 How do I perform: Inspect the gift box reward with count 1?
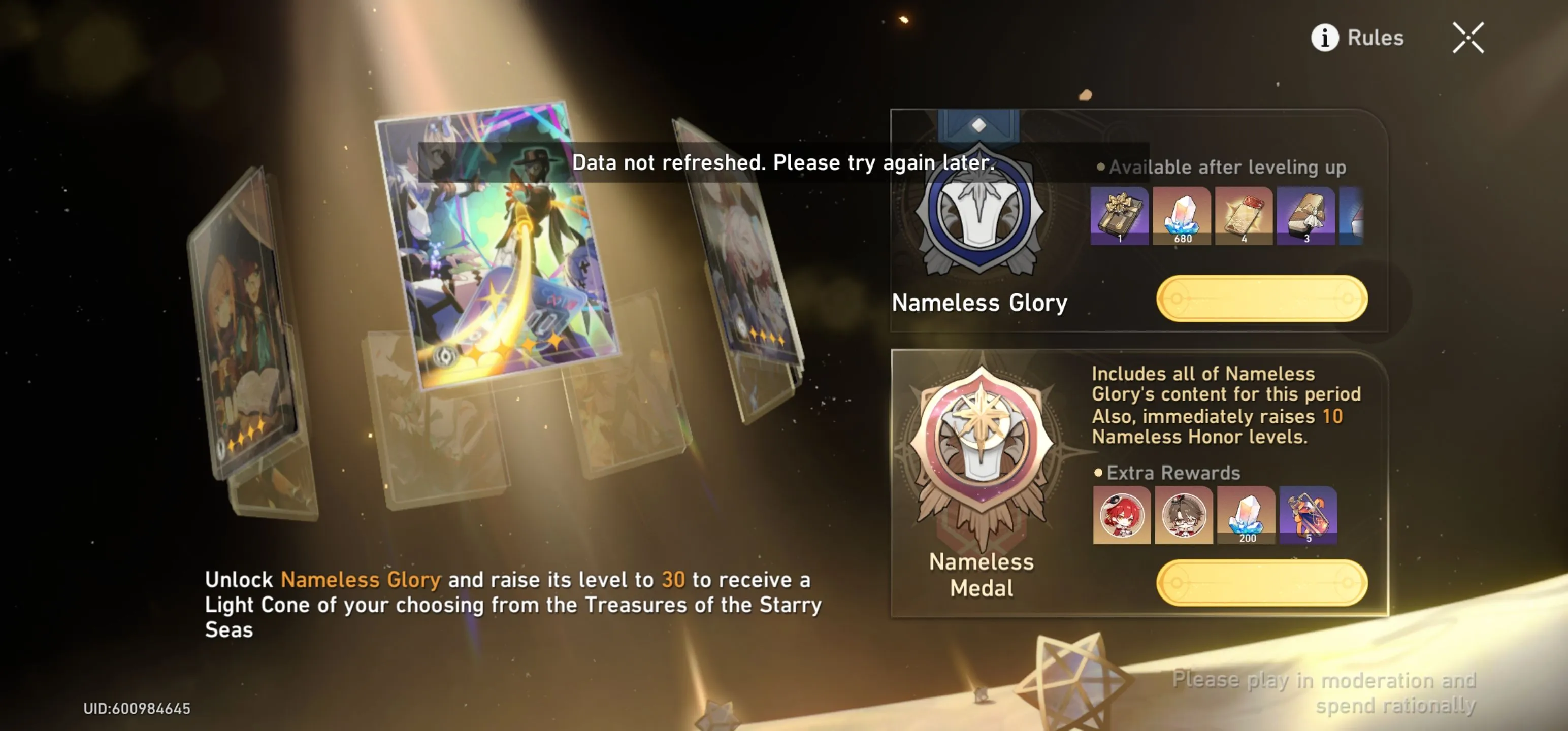click(1119, 215)
